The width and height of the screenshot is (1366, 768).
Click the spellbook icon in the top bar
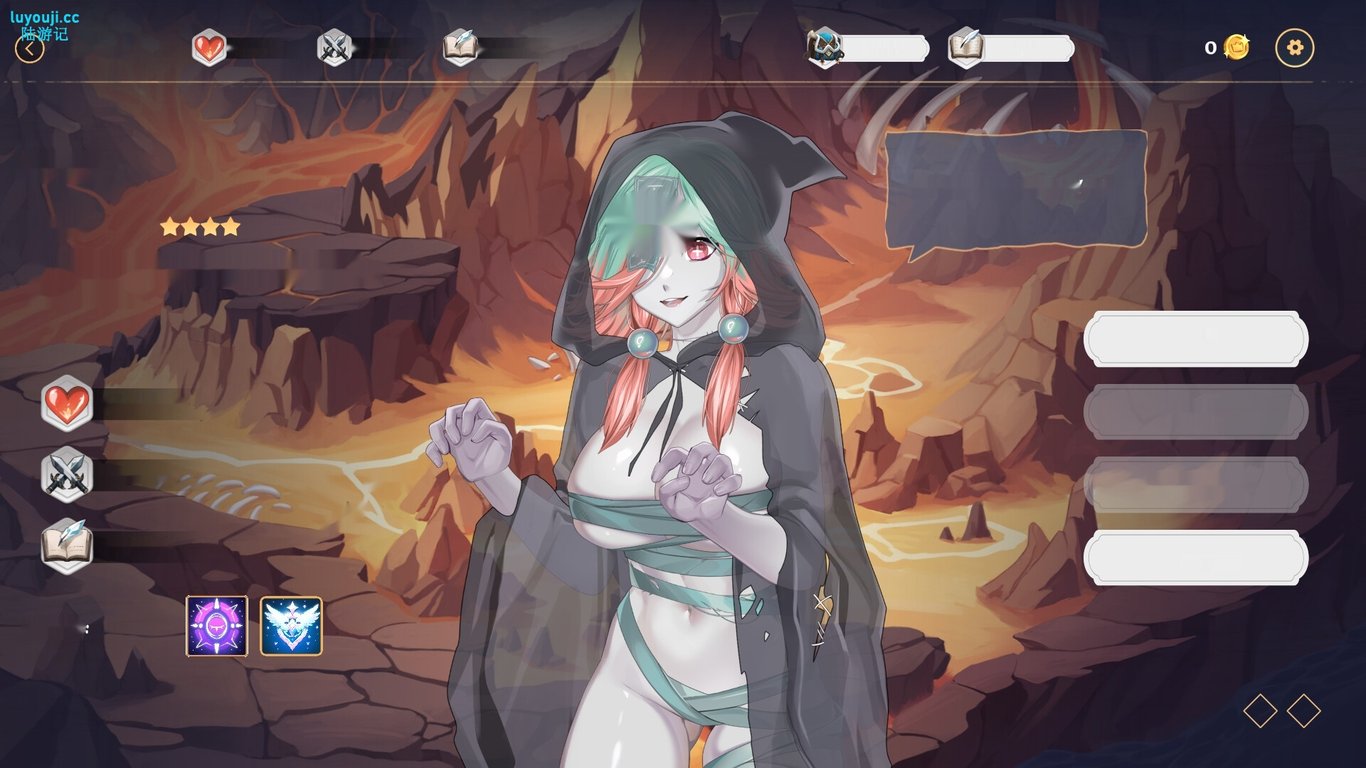tap(458, 45)
